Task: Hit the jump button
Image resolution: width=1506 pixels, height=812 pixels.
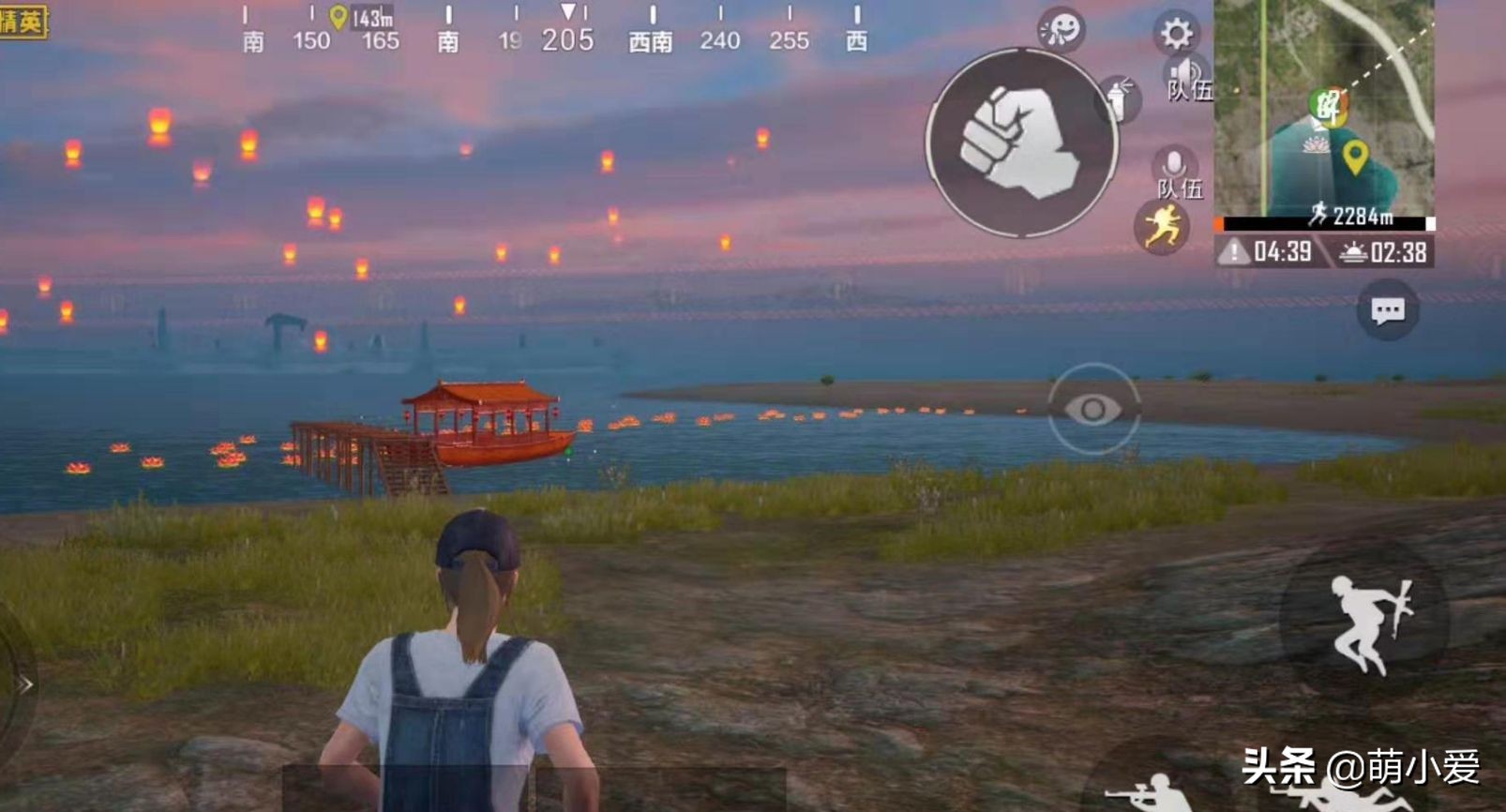Action: tap(1365, 621)
